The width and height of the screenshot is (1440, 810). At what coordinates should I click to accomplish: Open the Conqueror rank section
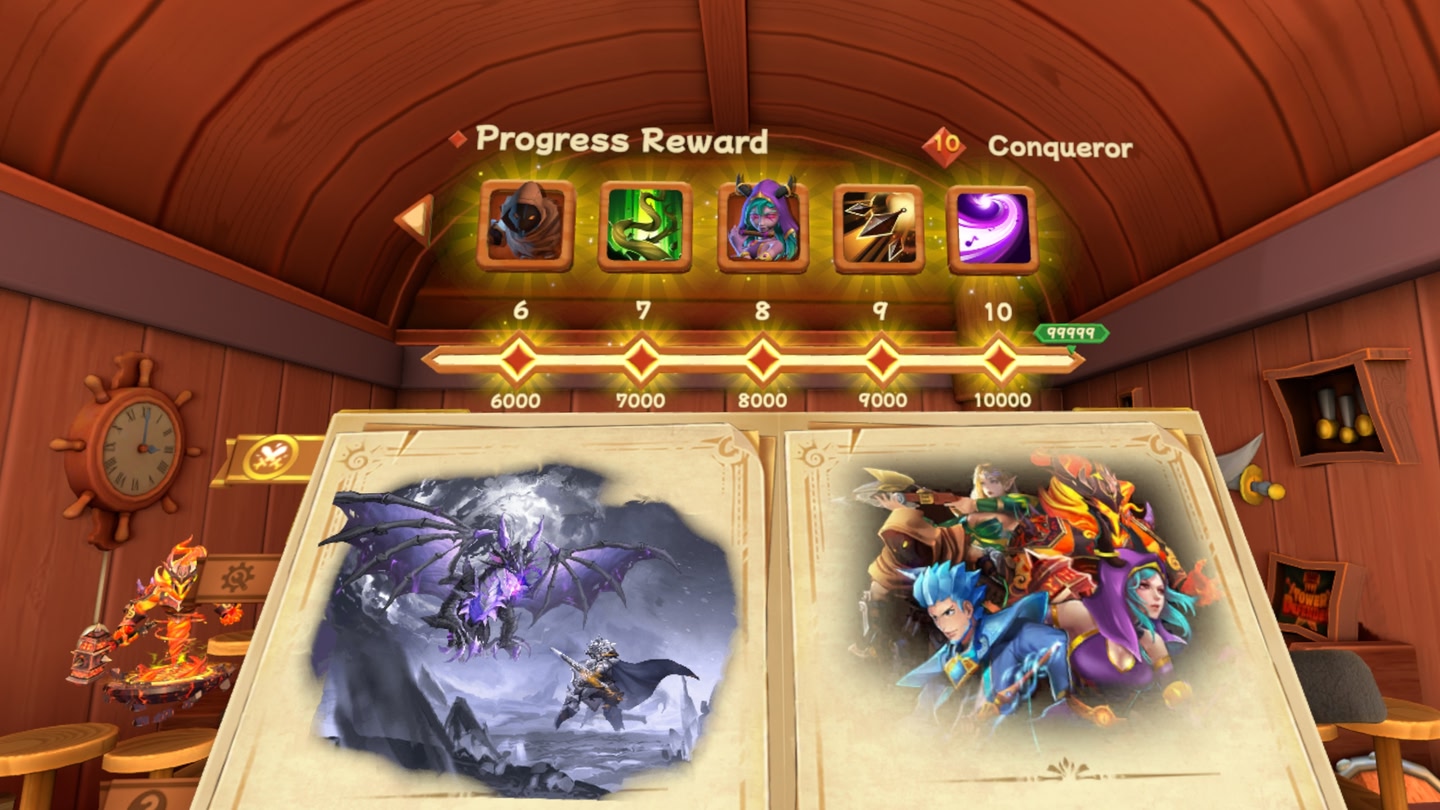click(x=1059, y=144)
